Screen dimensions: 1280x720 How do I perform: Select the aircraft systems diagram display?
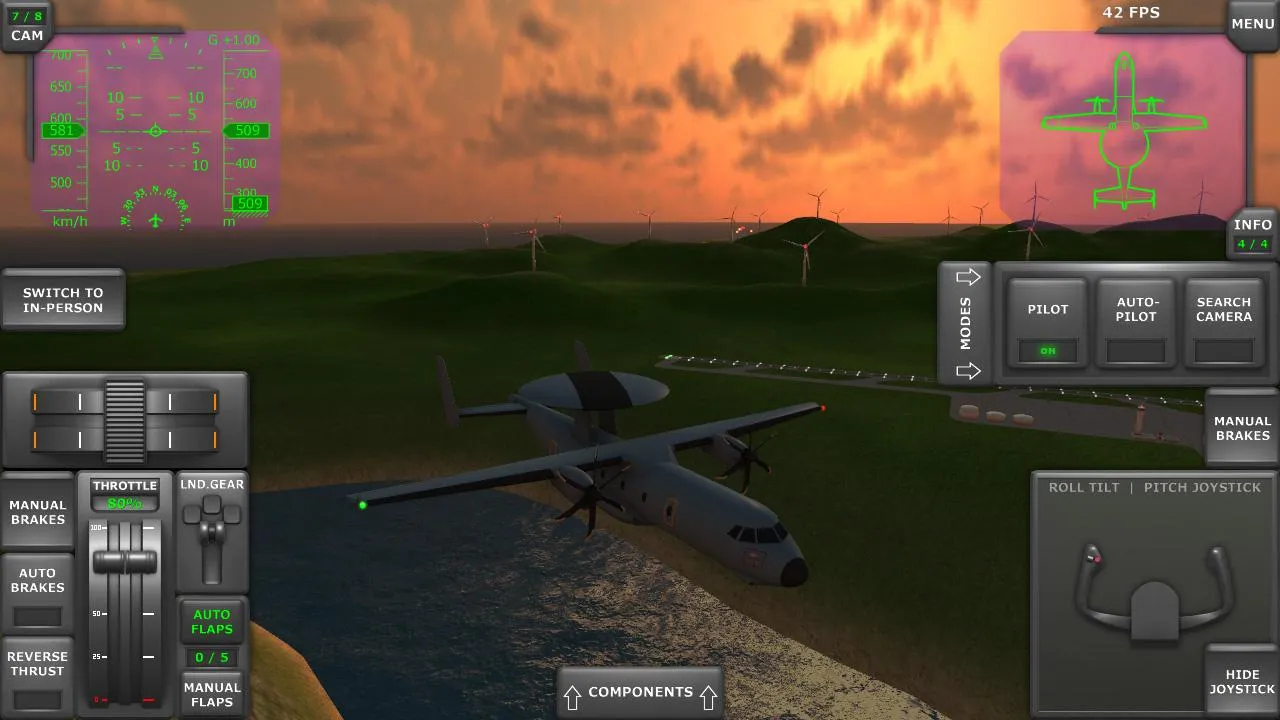[x=1125, y=125]
